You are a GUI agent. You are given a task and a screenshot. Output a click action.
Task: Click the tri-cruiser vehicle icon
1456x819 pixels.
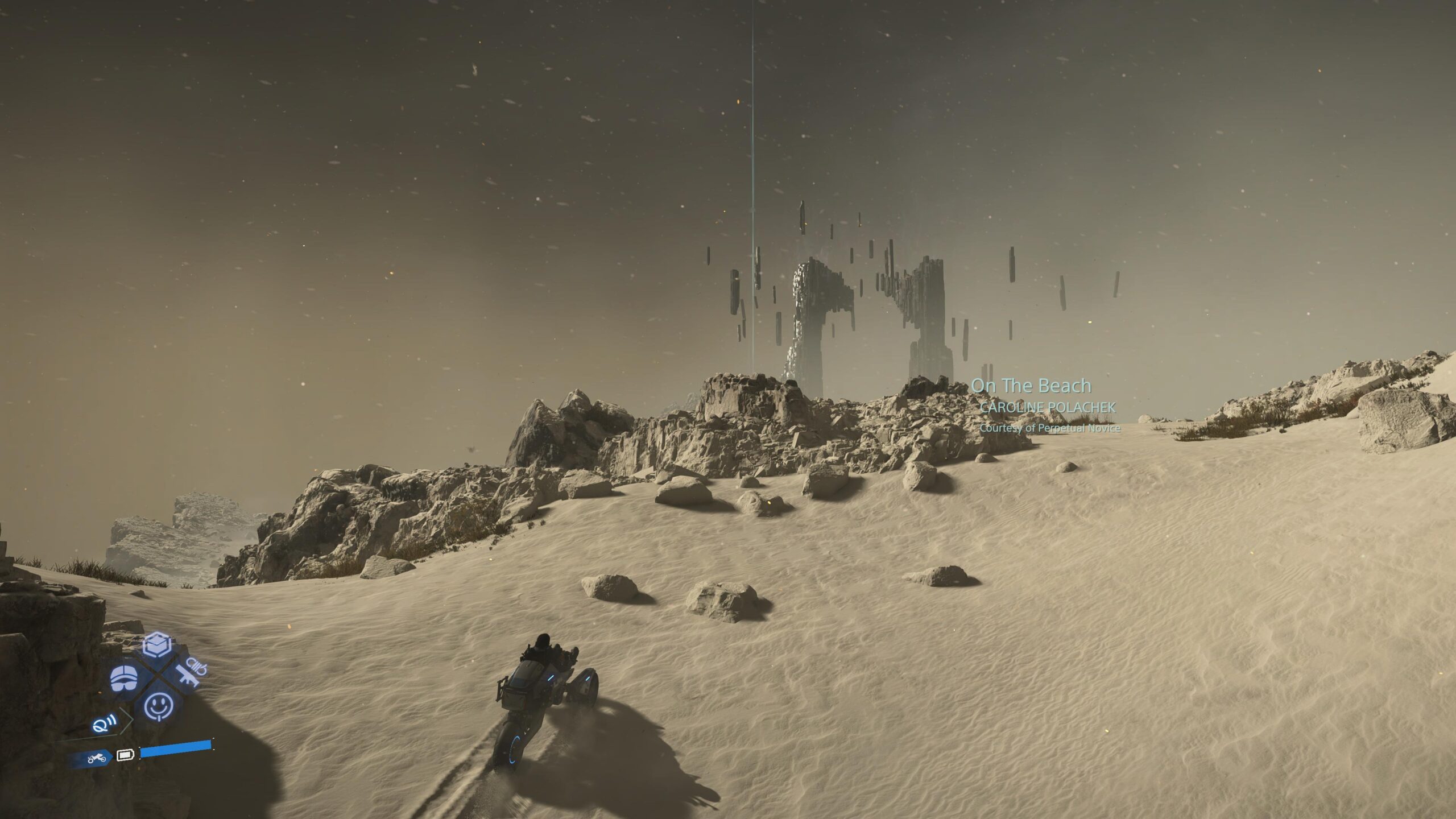[96, 758]
